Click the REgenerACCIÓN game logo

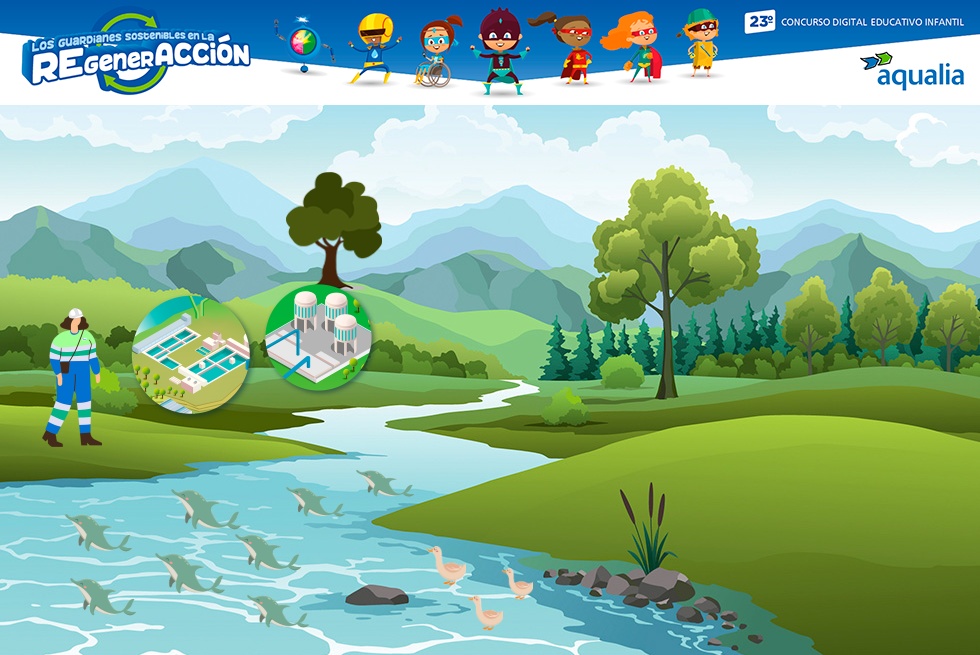[137, 55]
